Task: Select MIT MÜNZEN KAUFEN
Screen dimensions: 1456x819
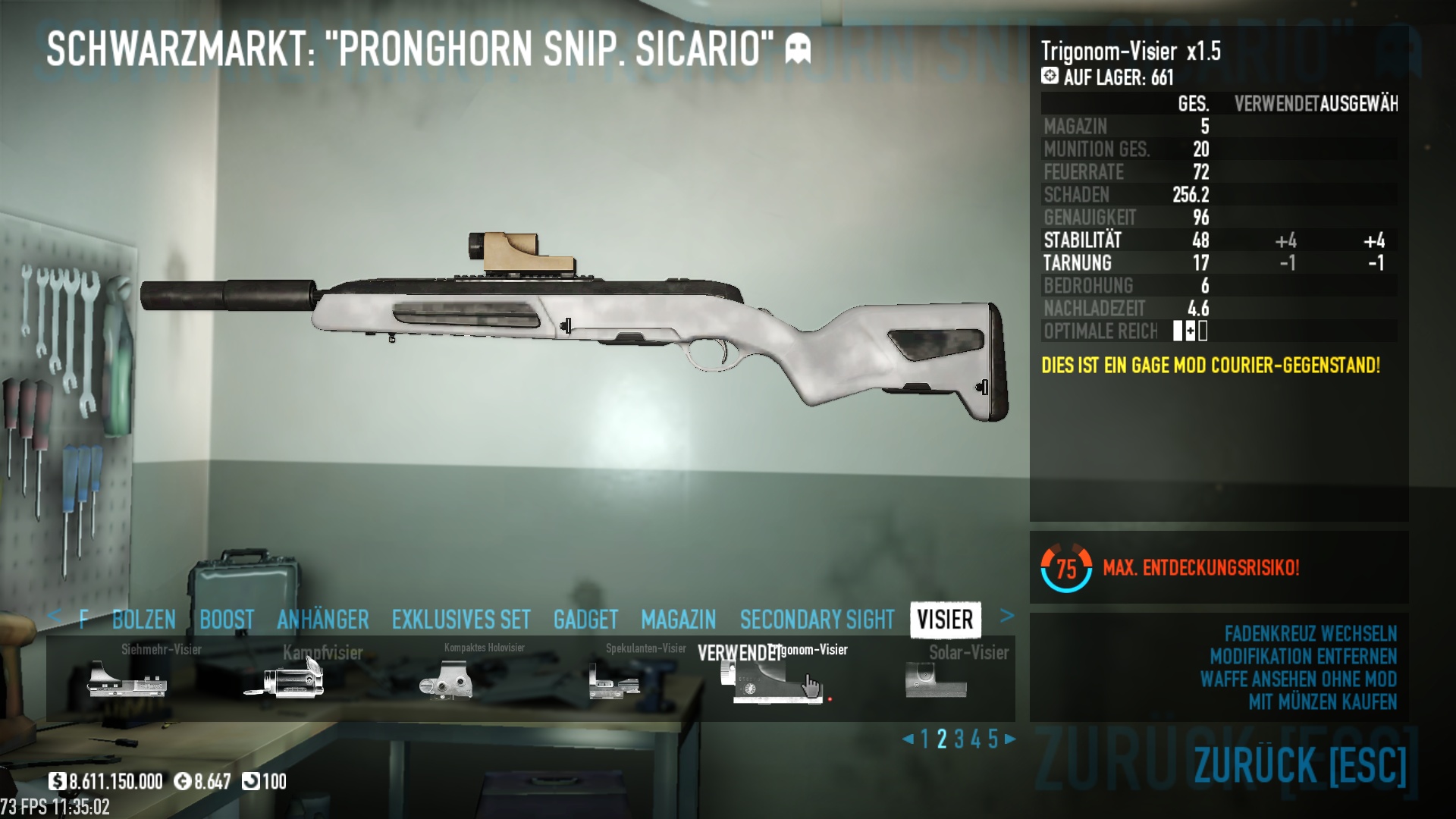Action: pos(1322,702)
